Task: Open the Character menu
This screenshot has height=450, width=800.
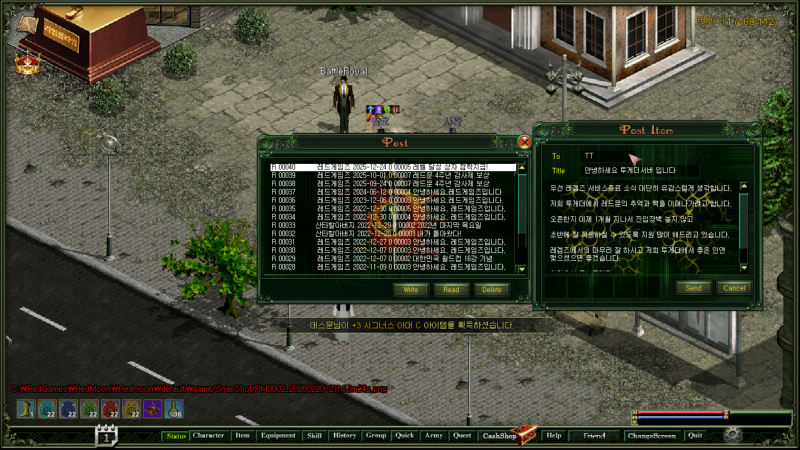Action: (x=209, y=436)
